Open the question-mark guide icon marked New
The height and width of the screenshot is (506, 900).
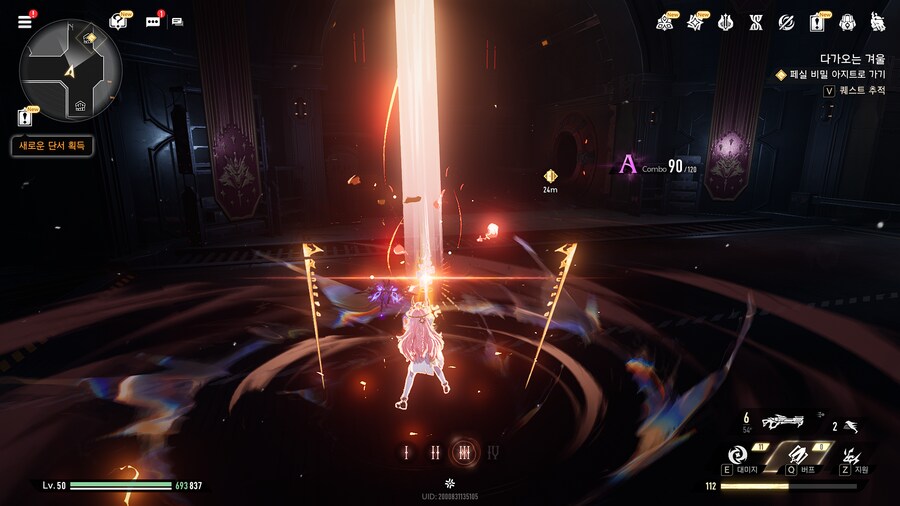click(x=118, y=22)
